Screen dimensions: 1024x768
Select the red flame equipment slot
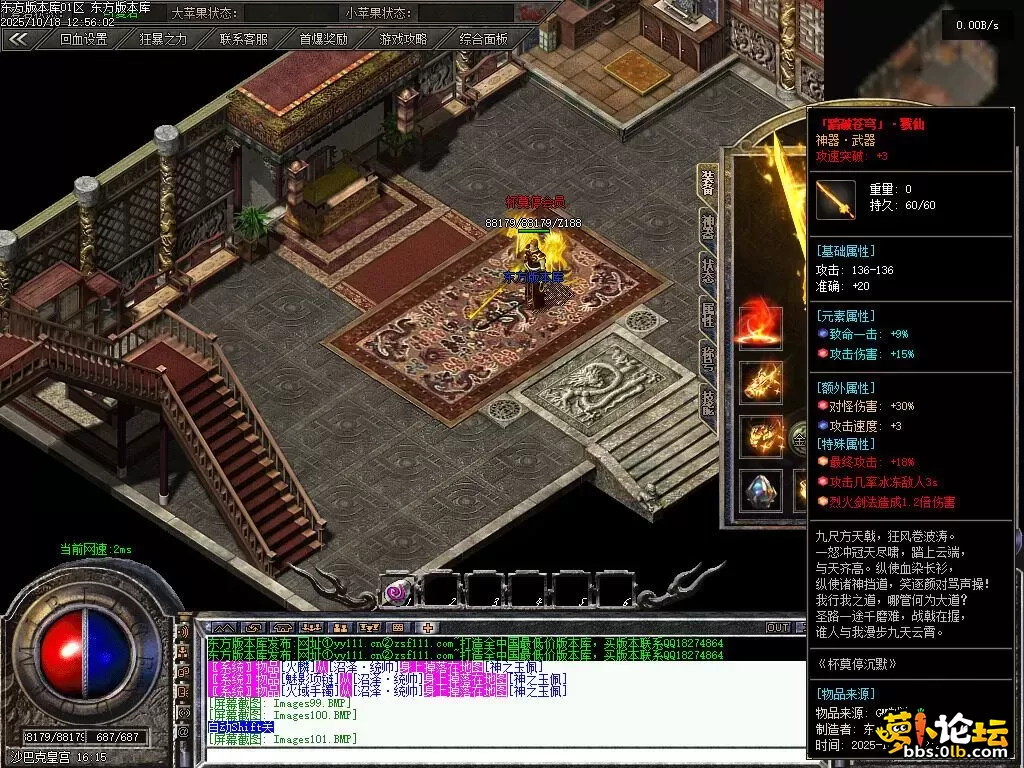click(x=760, y=327)
